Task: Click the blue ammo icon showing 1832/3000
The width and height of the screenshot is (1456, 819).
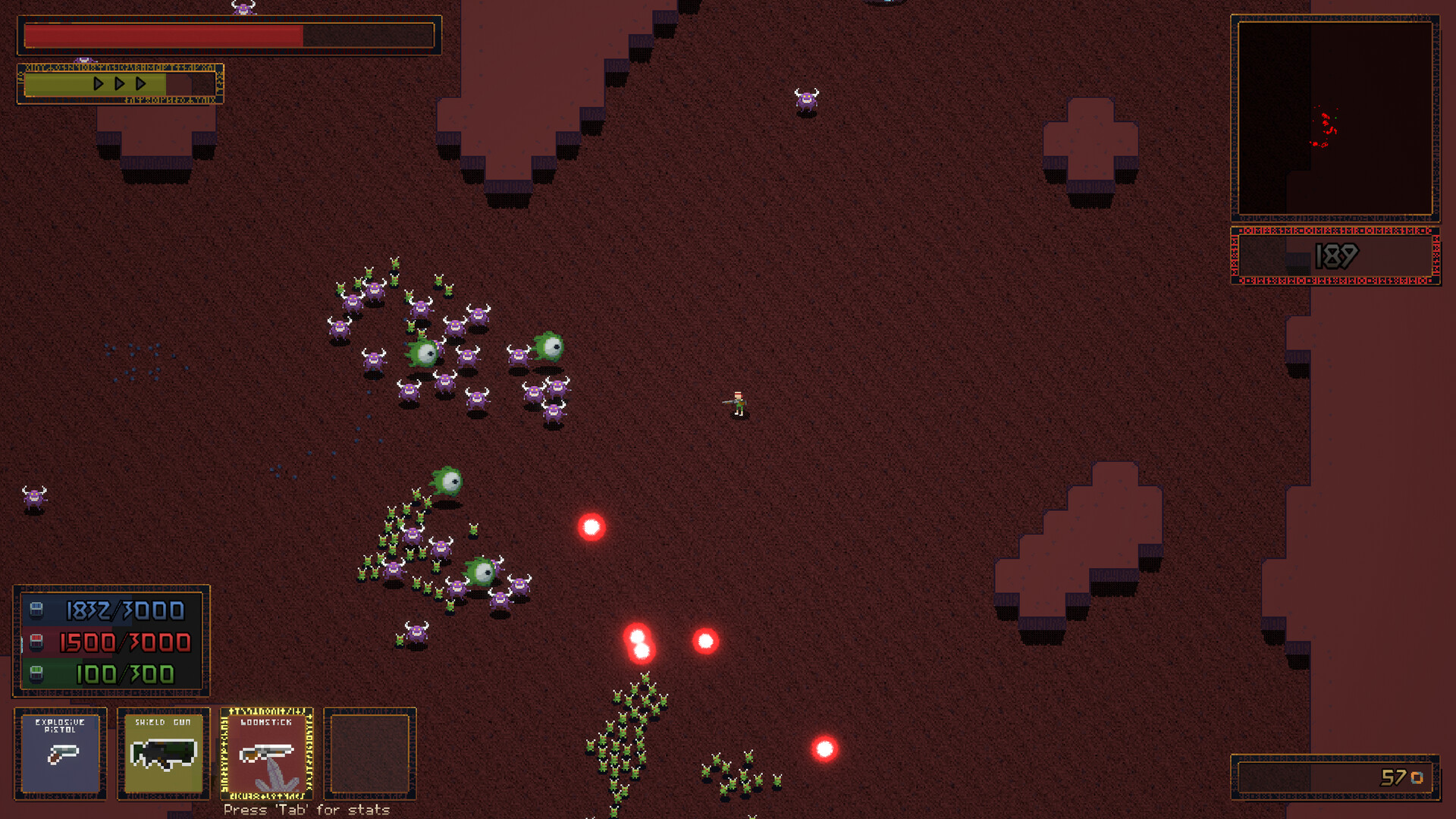Action: coord(36,611)
